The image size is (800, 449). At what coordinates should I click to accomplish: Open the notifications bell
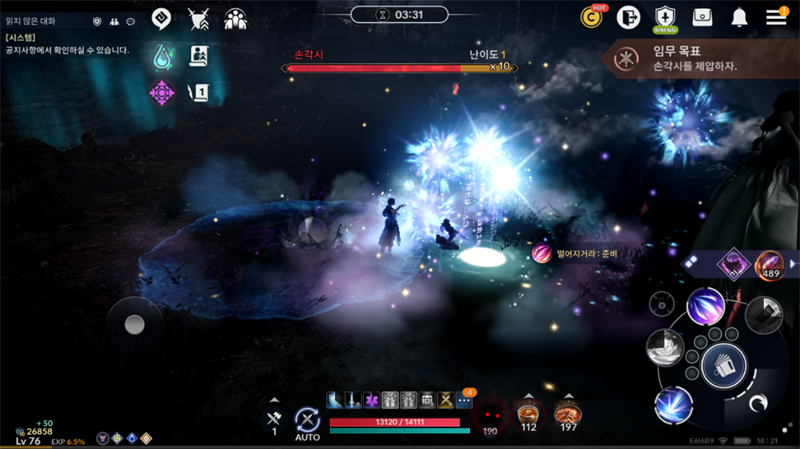(x=740, y=17)
